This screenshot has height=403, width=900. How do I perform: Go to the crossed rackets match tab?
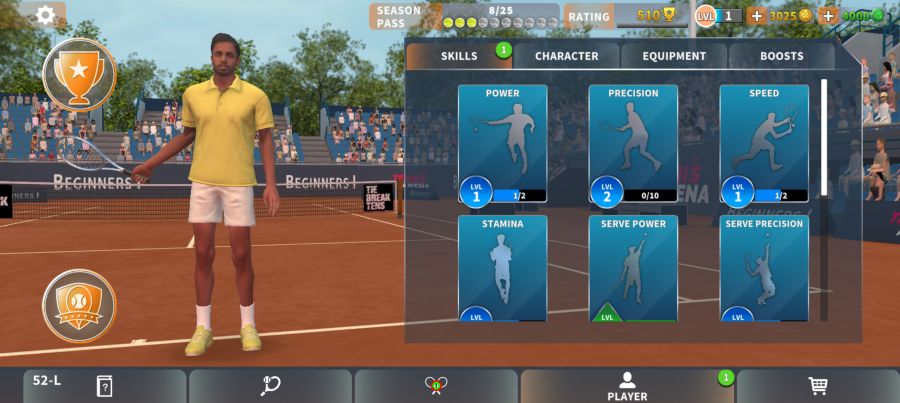click(x=436, y=386)
